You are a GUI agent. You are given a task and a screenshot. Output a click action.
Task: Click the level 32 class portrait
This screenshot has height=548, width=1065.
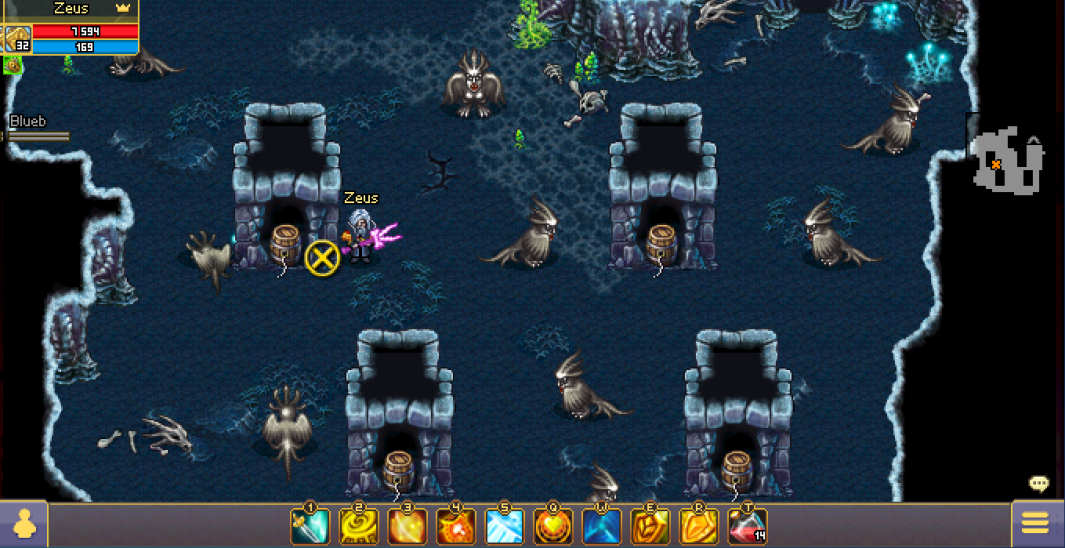point(16,39)
